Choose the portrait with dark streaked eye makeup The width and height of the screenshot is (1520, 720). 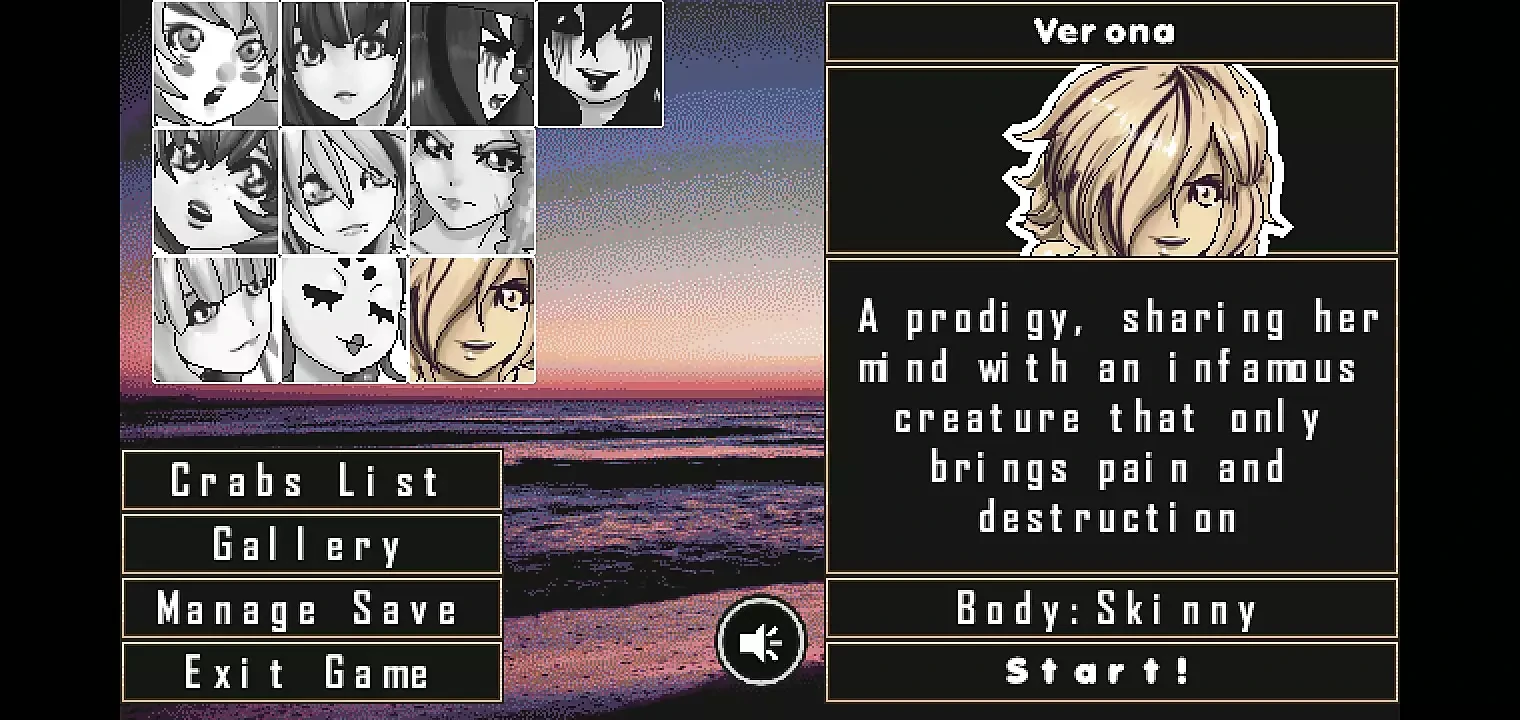pyautogui.click(x=472, y=64)
